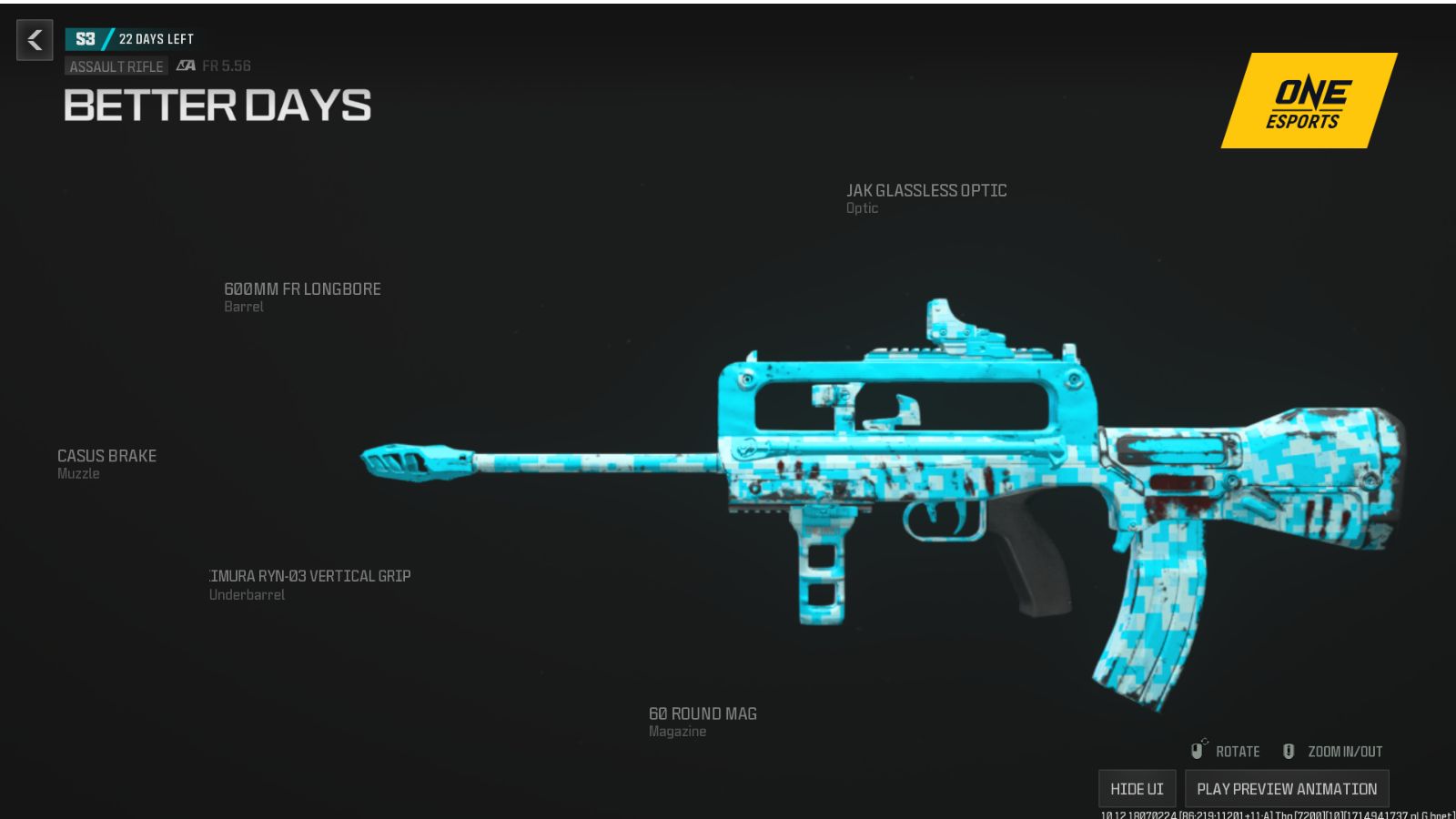The image size is (1456, 819).
Task: Click the weapon platform icon beside FR 5.56
Action: 185,66
